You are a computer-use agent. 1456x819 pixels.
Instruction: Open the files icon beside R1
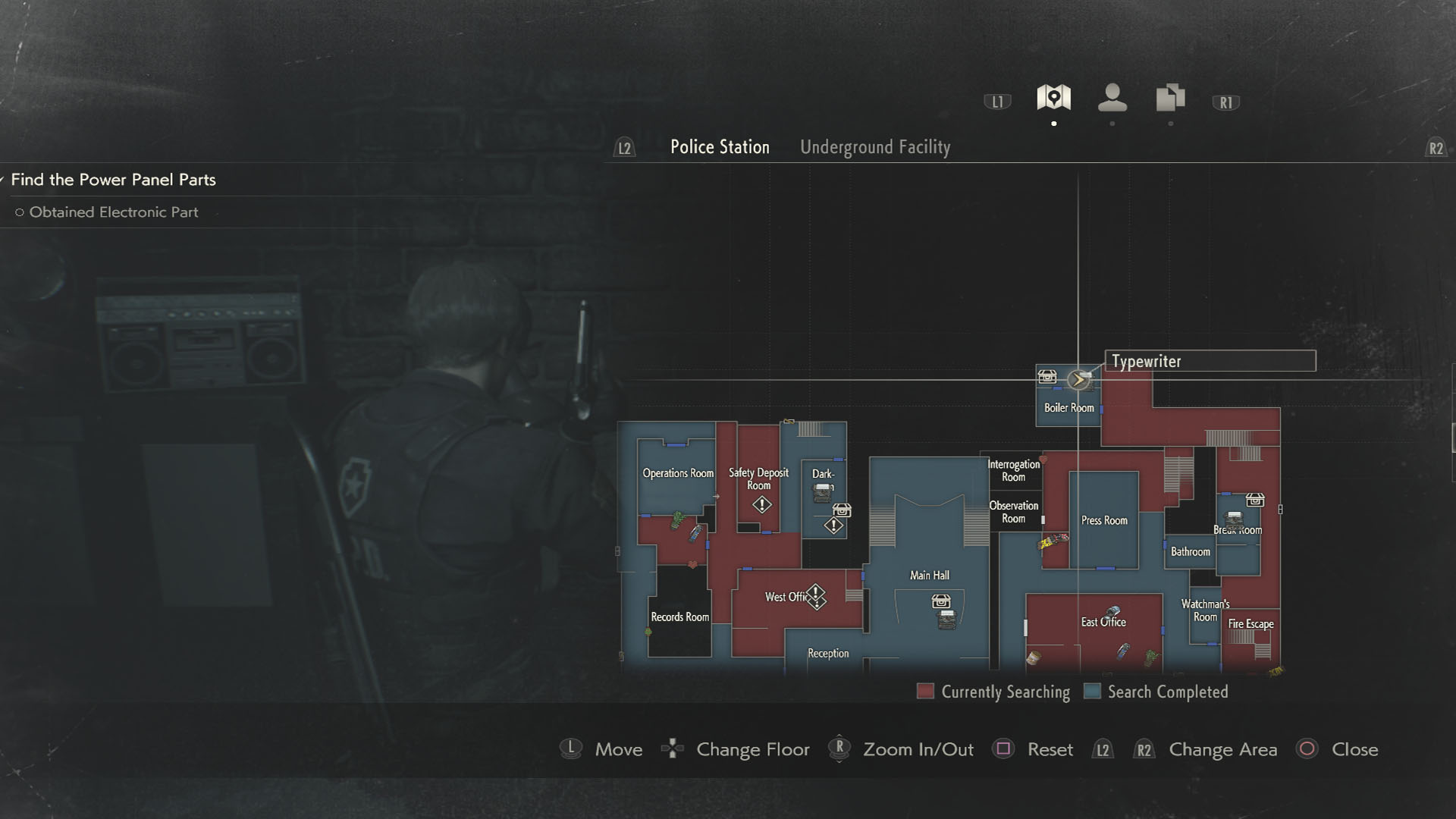click(1170, 97)
